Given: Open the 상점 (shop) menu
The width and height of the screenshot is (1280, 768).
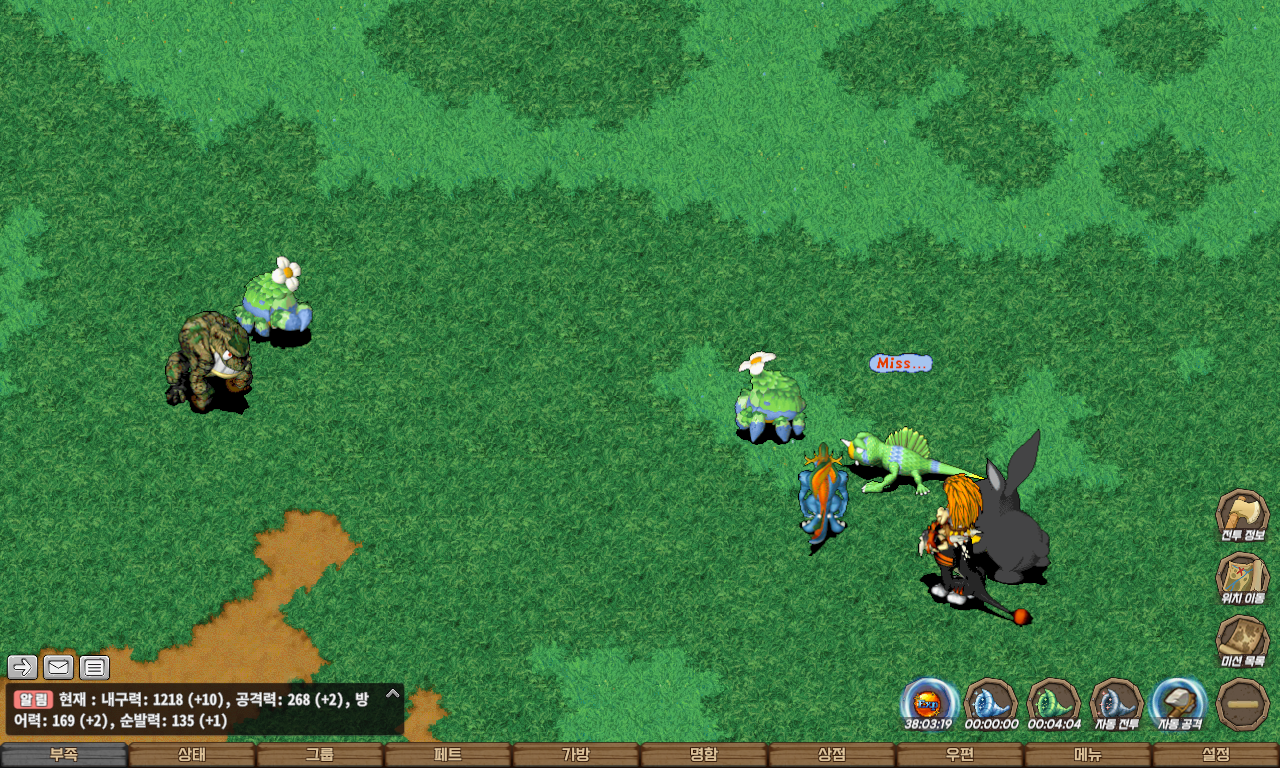Looking at the screenshot, I should pos(832,755).
